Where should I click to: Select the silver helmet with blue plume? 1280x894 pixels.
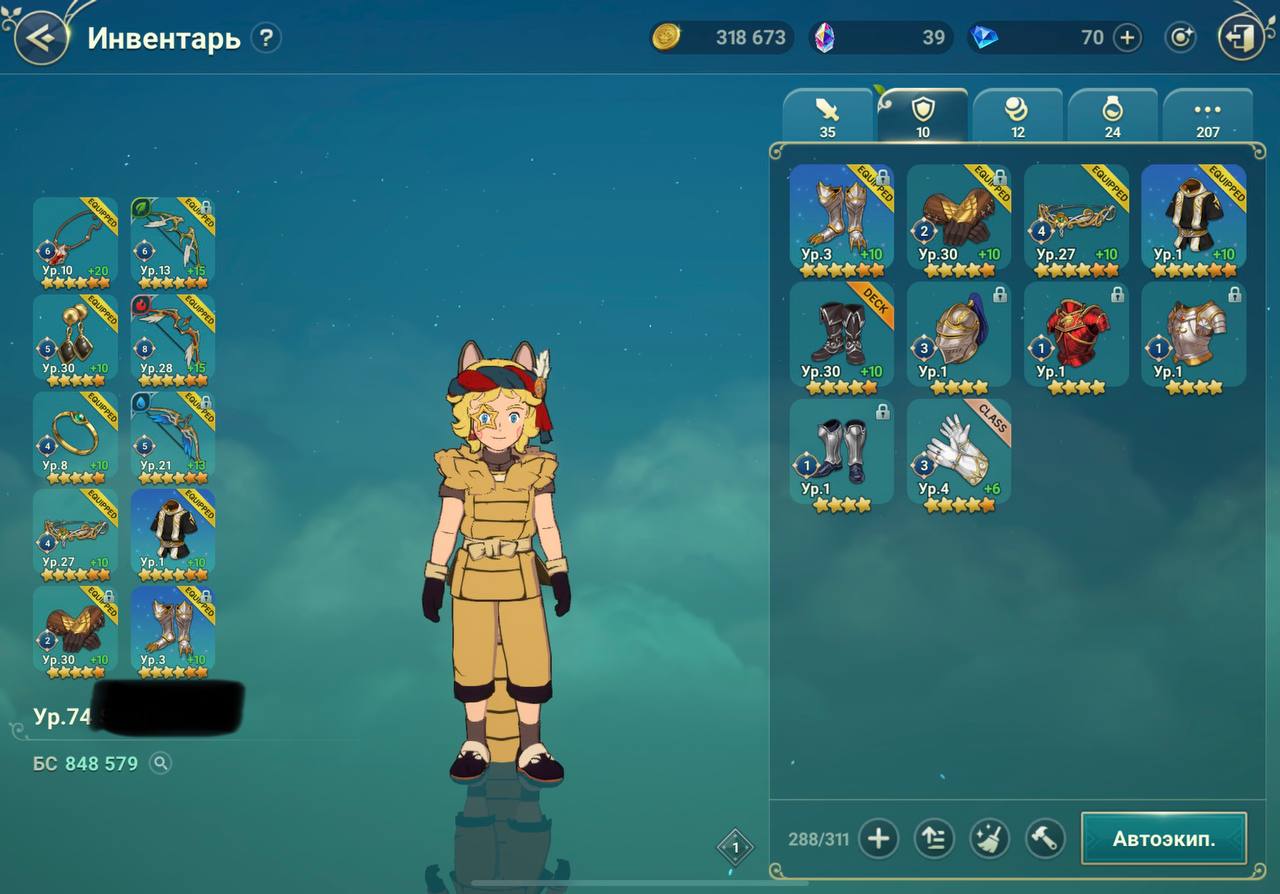tap(958, 335)
